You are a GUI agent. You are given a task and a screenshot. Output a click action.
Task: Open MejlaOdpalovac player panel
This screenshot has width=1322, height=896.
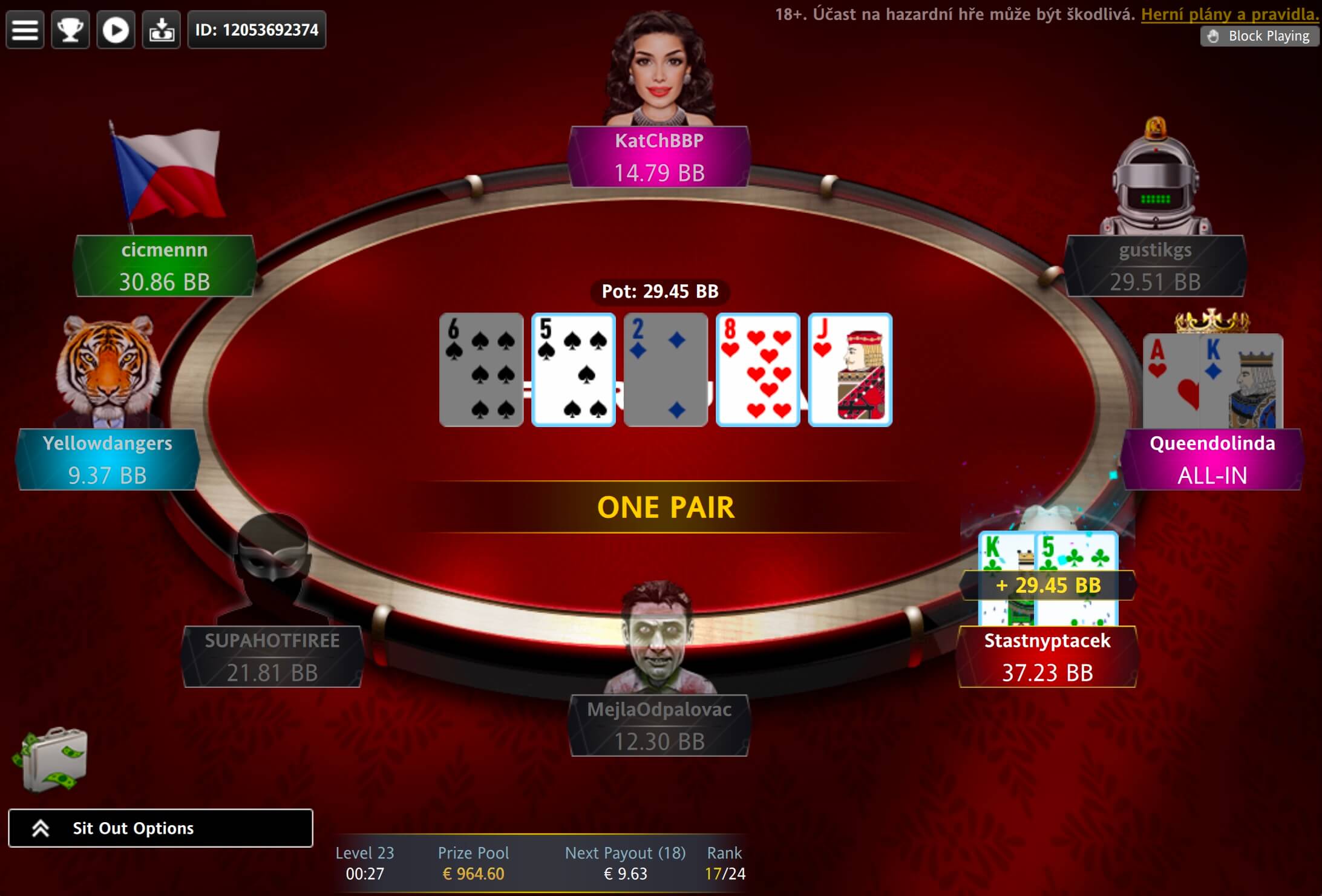[x=659, y=725]
